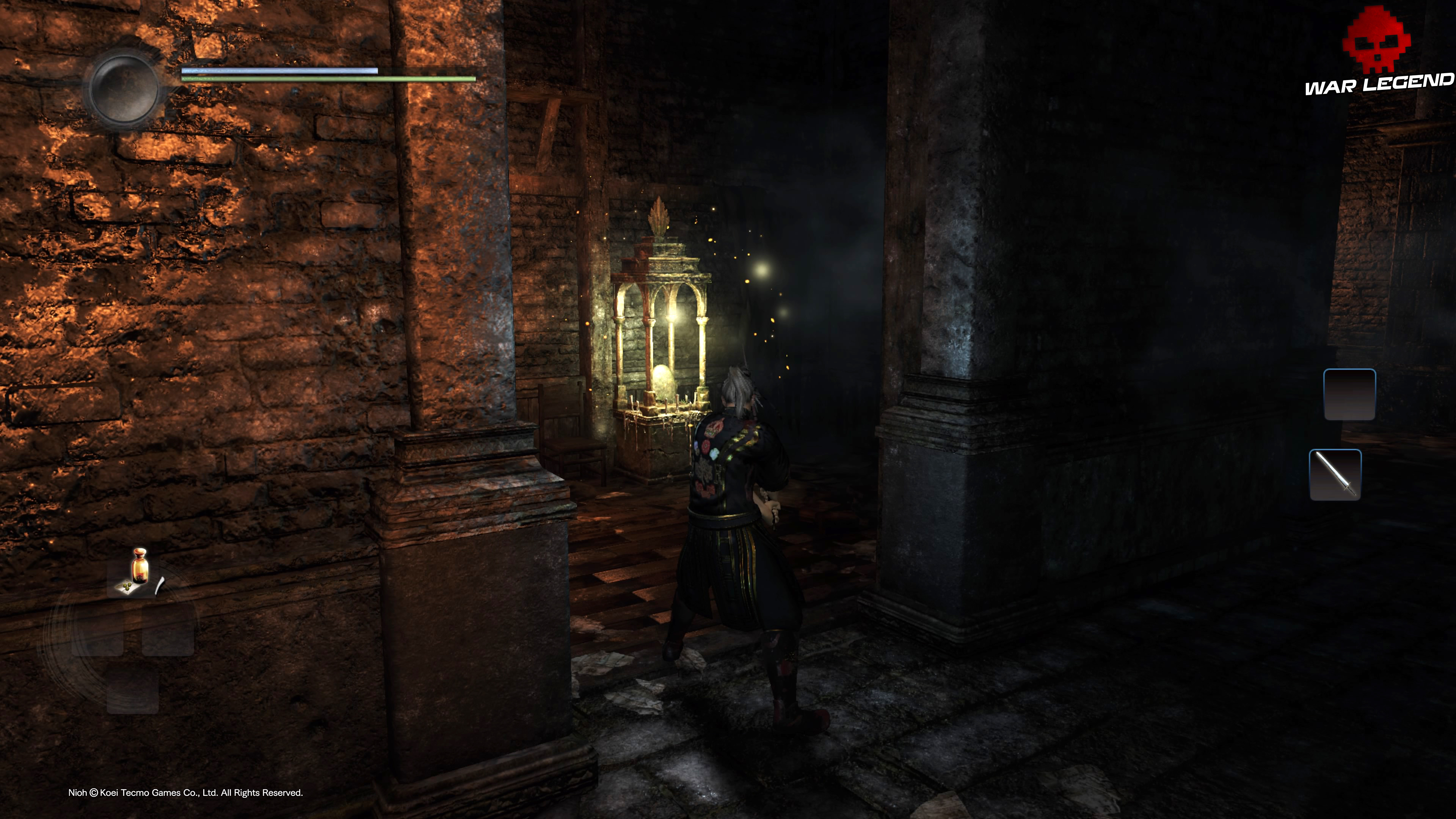Select the elixir in the quick-item slot
The height and width of the screenshot is (819, 1456).
pyautogui.click(x=140, y=565)
